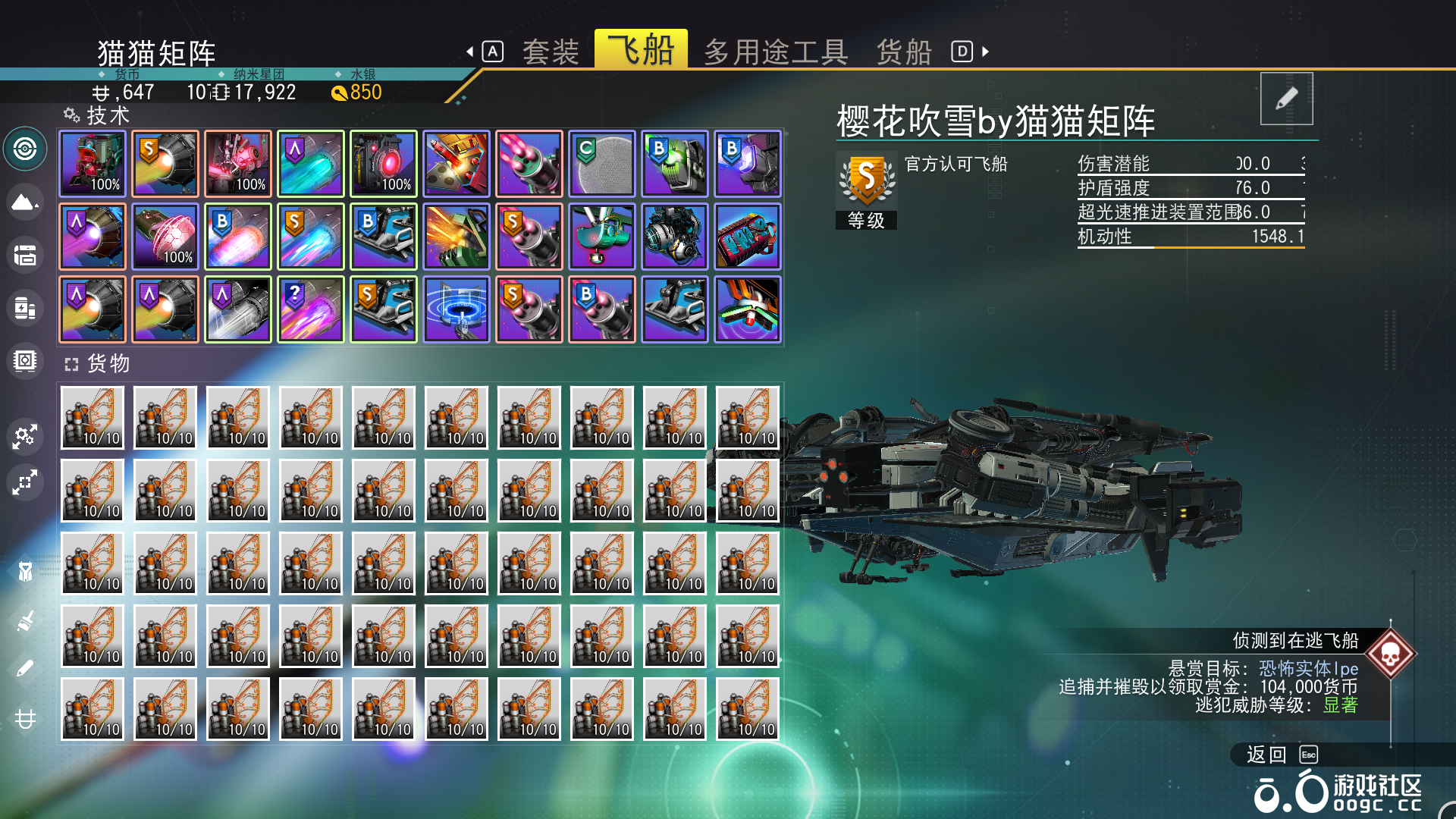Open the mountain landscape sidebar icon
Viewport: 1456px width, 819px height.
point(25,202)
